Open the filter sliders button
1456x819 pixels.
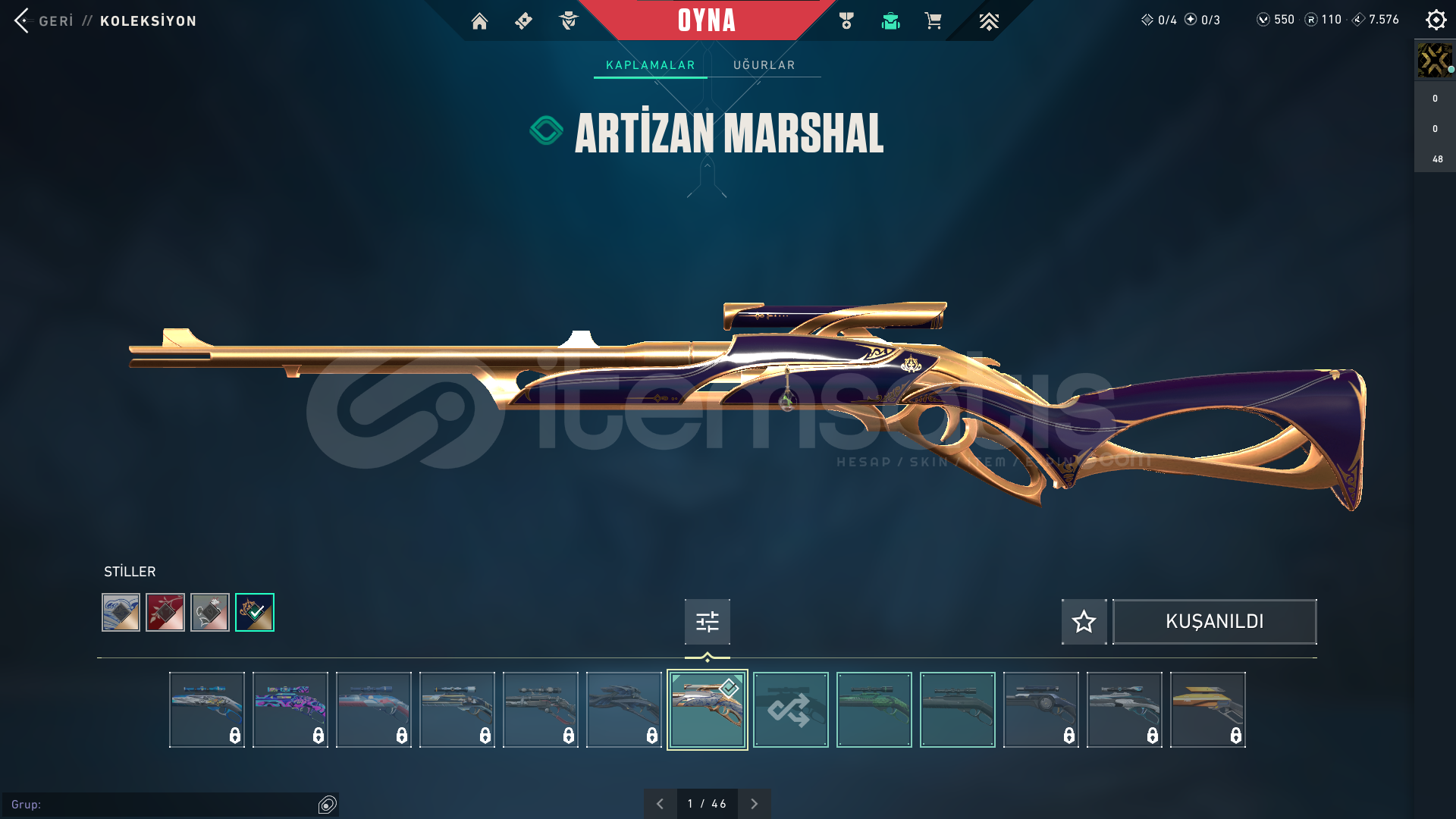coord(707,622)
